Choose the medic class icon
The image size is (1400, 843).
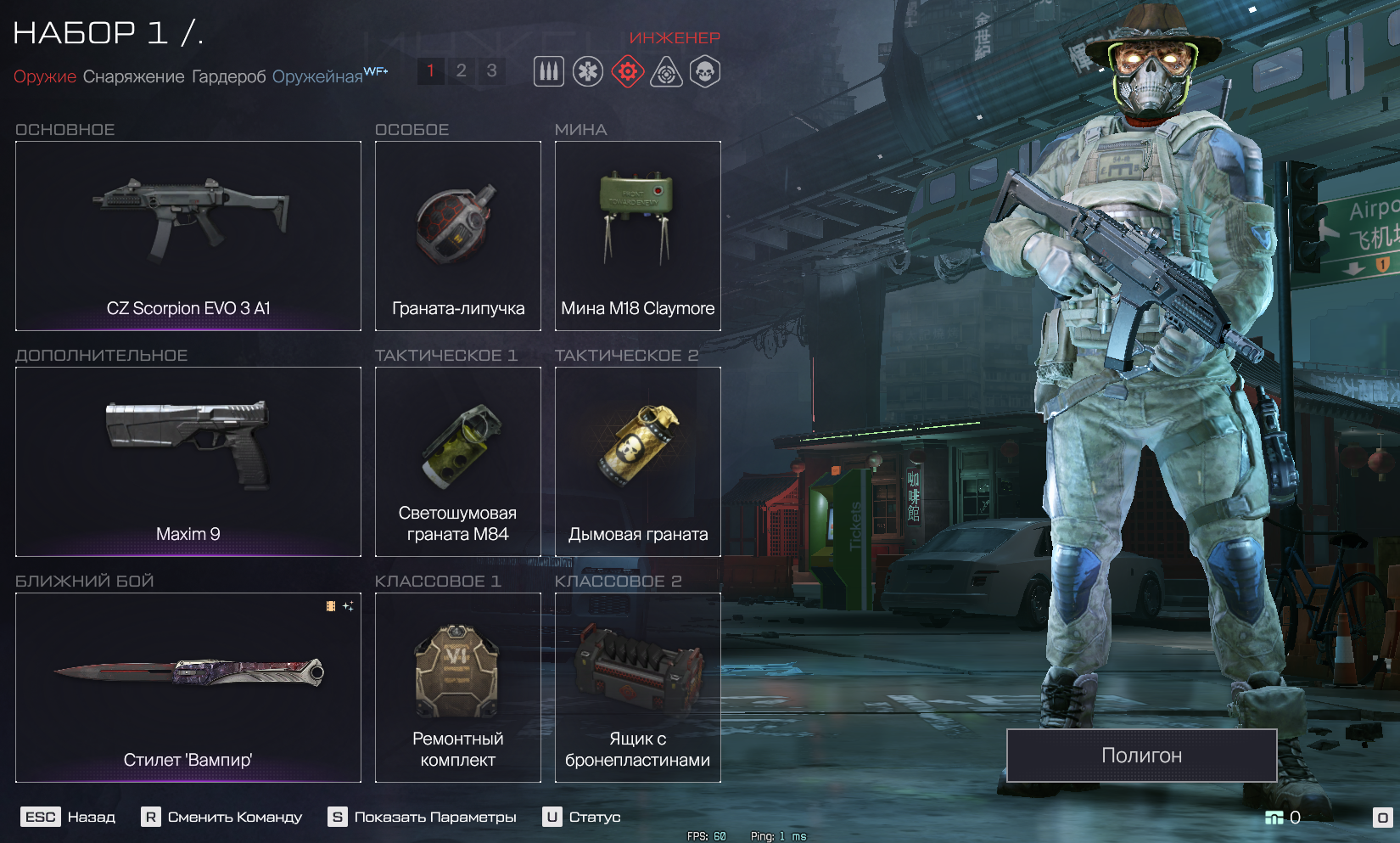pyautogui.click(x=588, y=72)
